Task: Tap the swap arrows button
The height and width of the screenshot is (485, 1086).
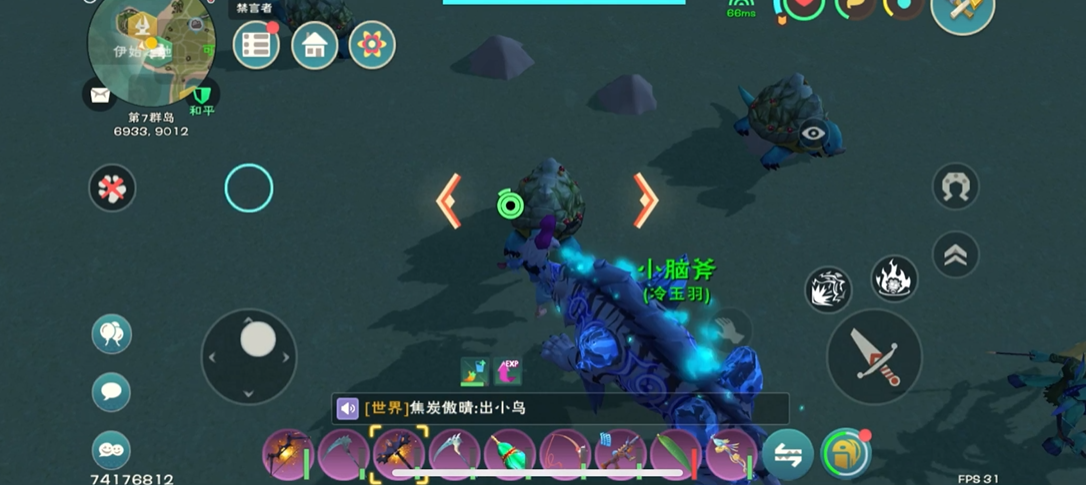Action: tap(788, 455)
